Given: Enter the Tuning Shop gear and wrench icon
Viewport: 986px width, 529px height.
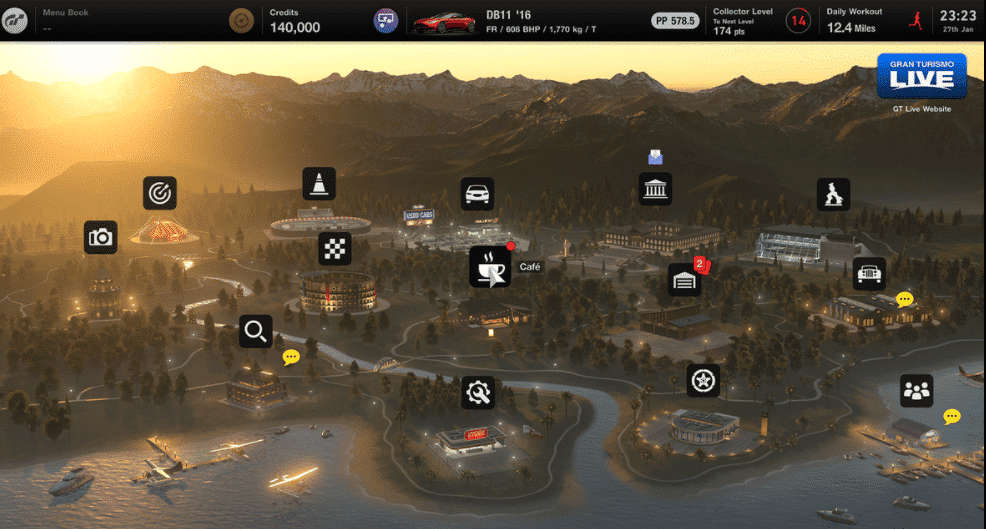Looking at the screenshot, I should [478, 392].
